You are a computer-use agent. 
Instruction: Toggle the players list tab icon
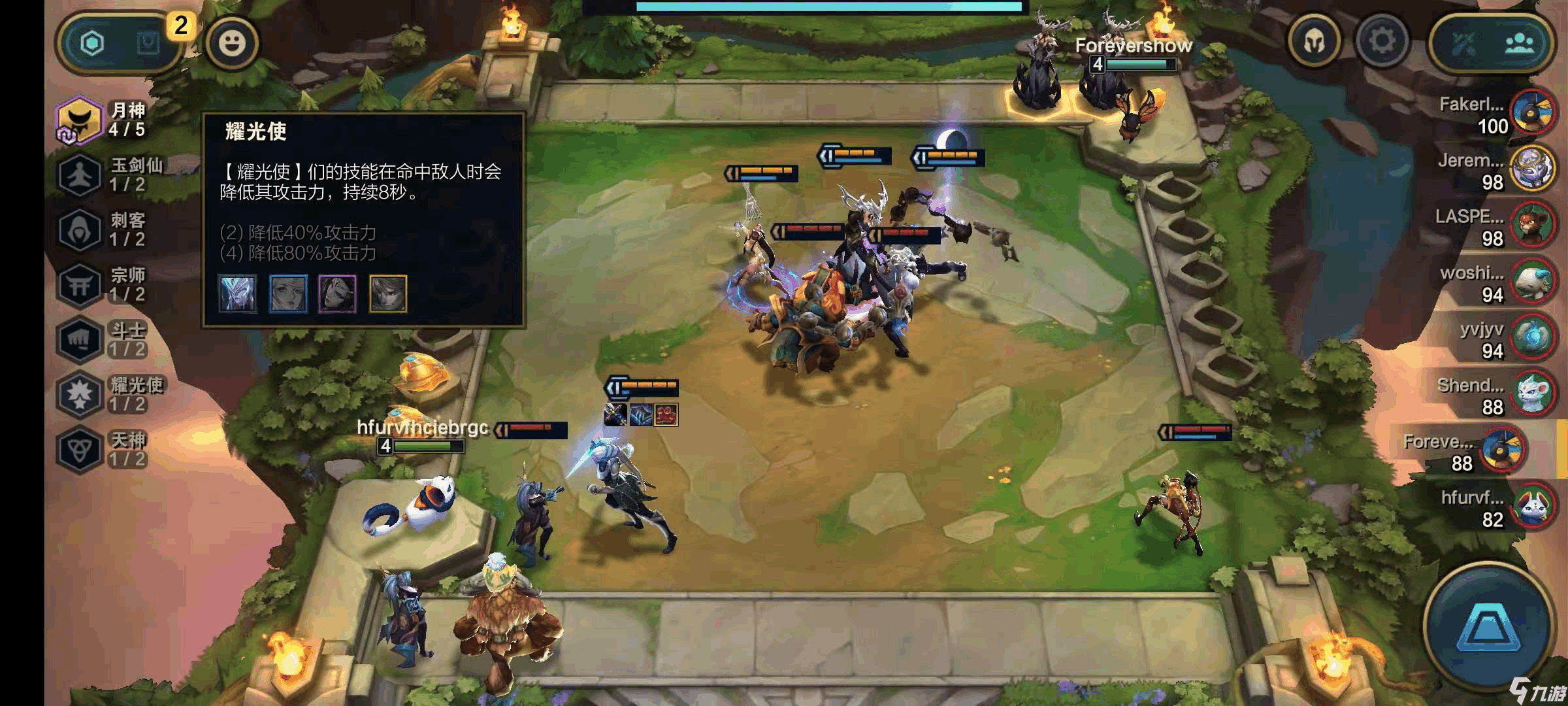tap(1520, 43)
